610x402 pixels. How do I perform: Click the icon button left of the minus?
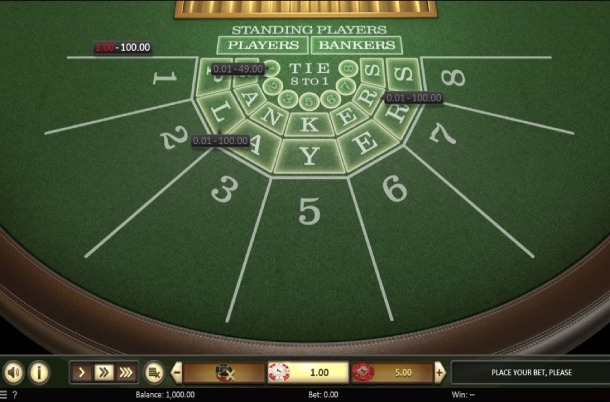coord(154,373)
